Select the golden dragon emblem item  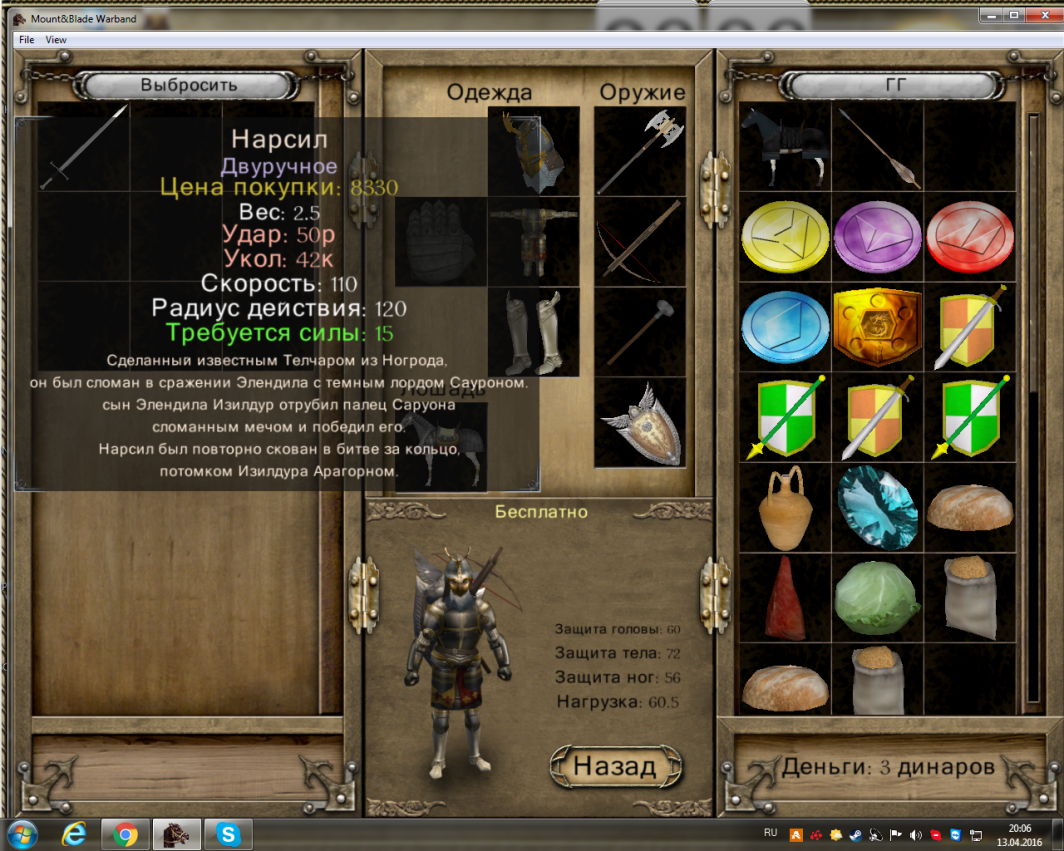coord(876,327)
